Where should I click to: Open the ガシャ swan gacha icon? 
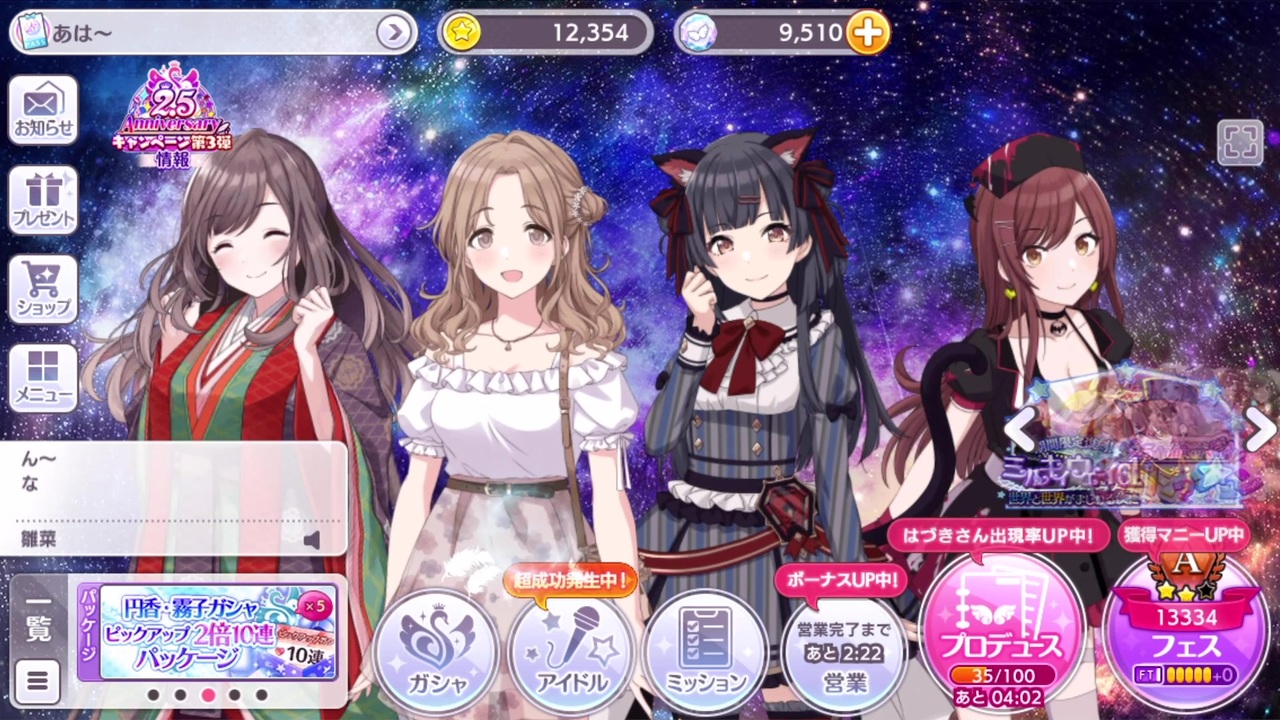click(437, 650)
